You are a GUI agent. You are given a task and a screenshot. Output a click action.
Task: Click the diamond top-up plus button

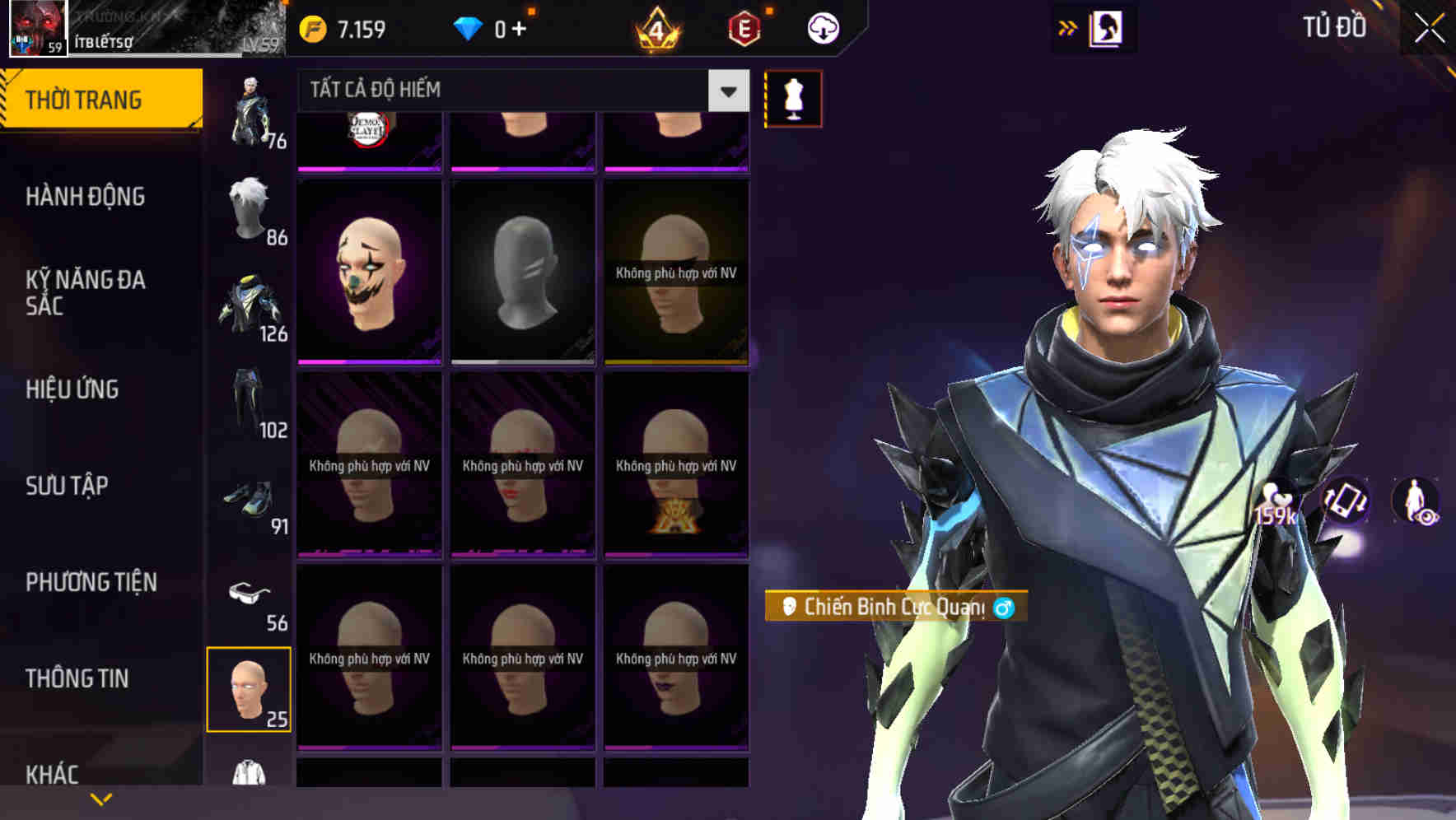coord(520,27)
